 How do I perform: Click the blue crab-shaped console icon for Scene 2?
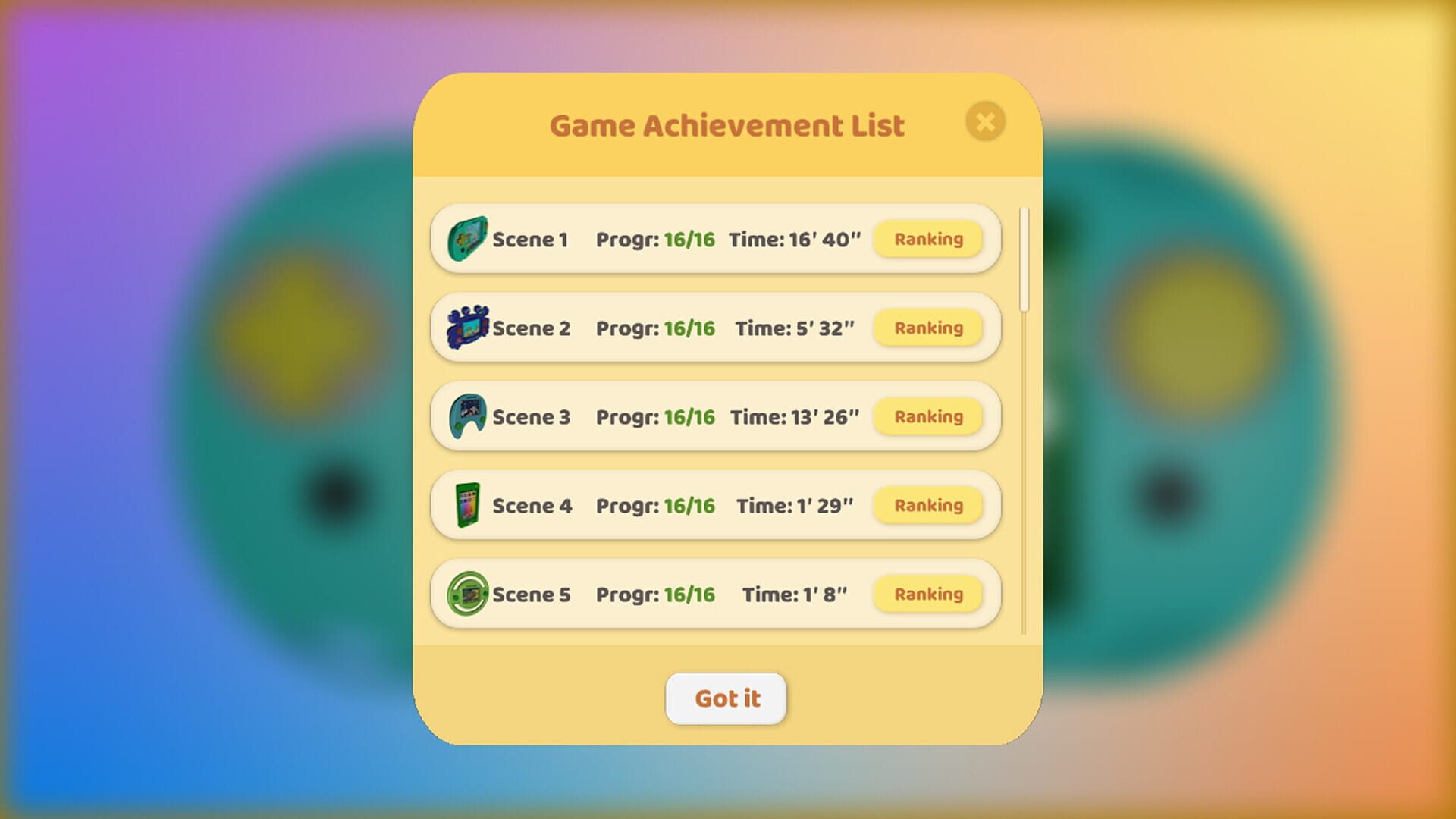[x=468, y=328]
